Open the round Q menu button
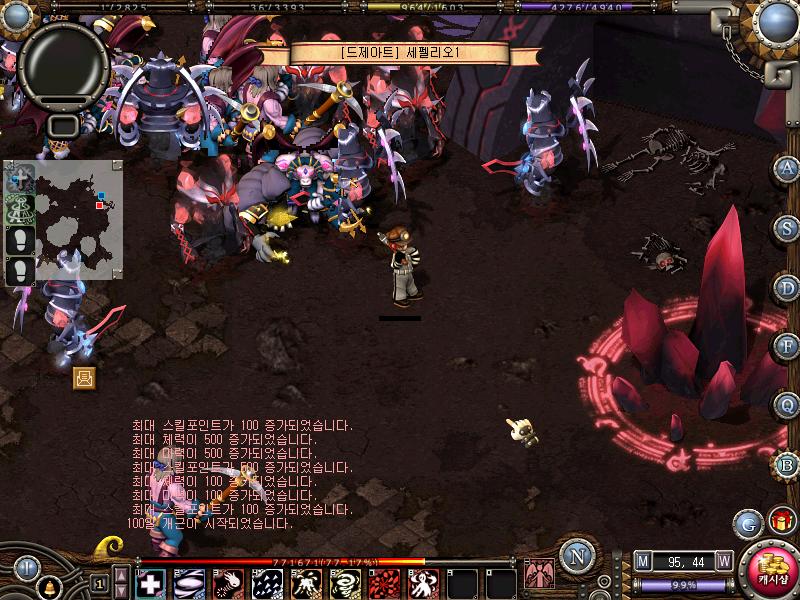The height and width of the screenshot is (600, 800). tap(787, 405)
